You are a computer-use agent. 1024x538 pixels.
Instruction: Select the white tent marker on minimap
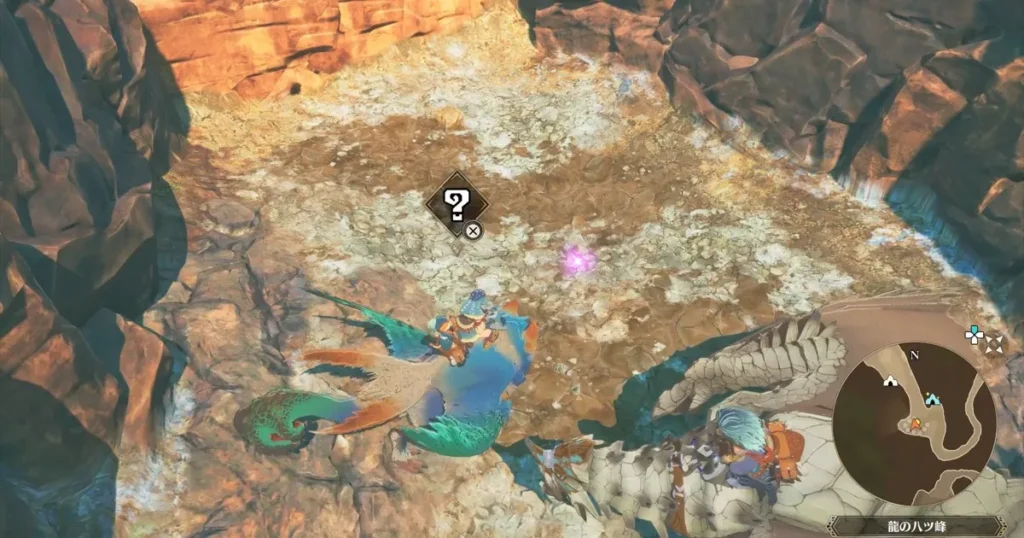889,380
